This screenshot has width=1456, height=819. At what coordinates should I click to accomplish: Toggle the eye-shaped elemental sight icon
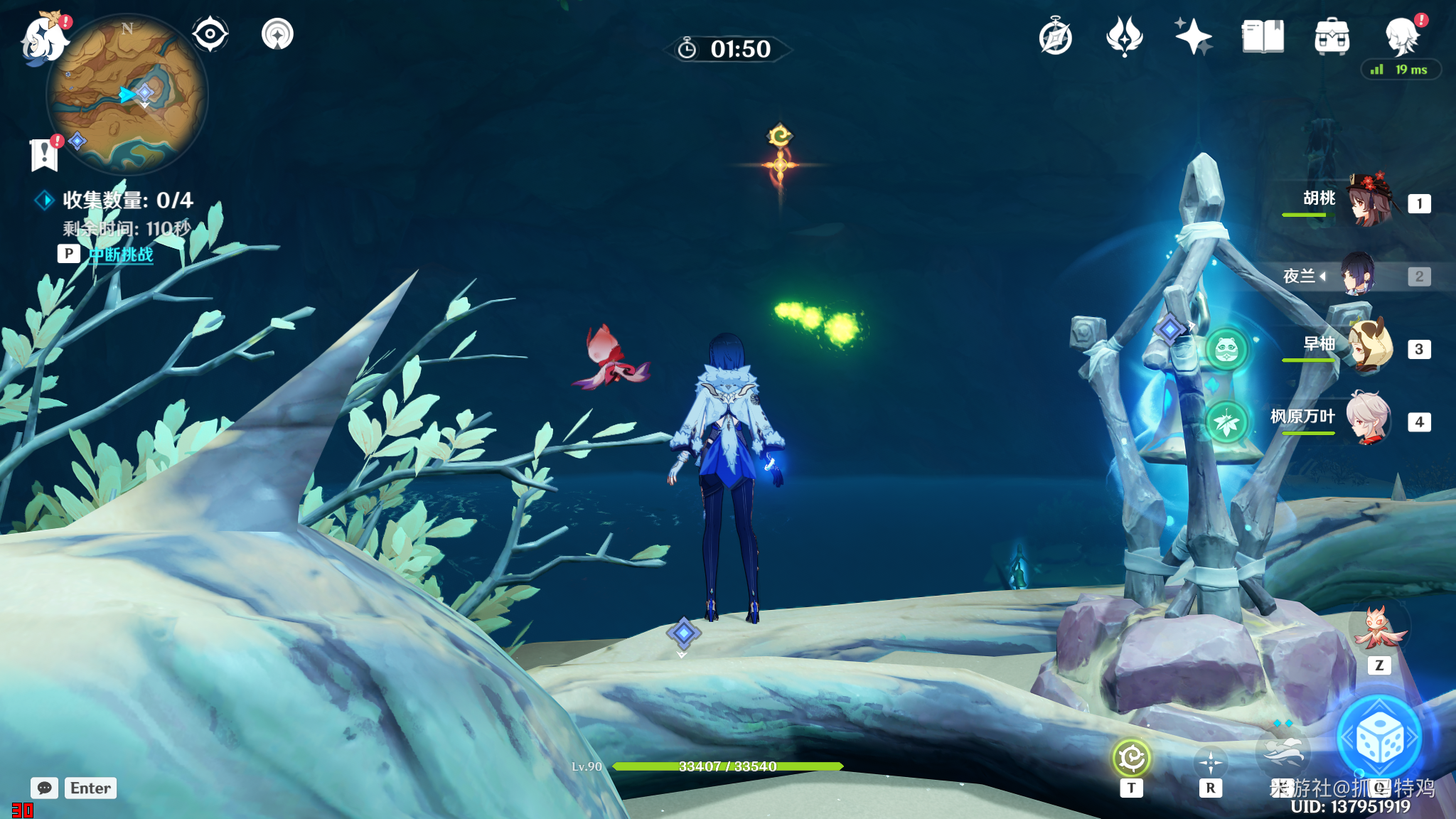pos(210,34)
